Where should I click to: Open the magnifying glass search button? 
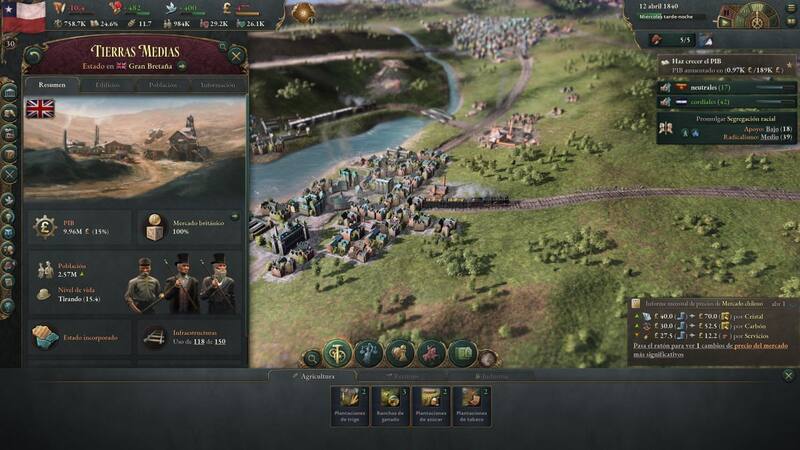(312, 356)
